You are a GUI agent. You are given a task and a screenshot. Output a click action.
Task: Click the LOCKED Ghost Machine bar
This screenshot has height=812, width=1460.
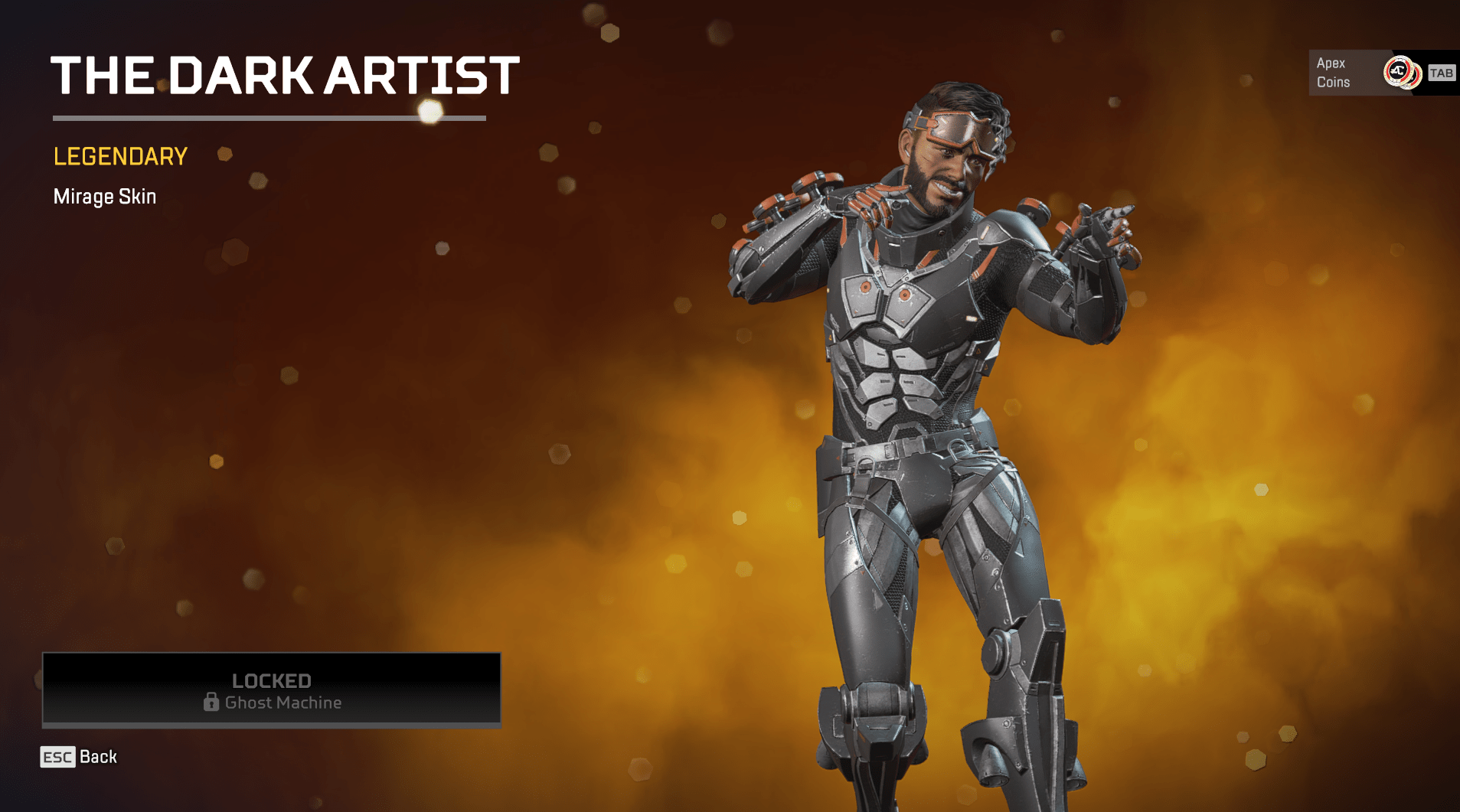pos(272,690)
